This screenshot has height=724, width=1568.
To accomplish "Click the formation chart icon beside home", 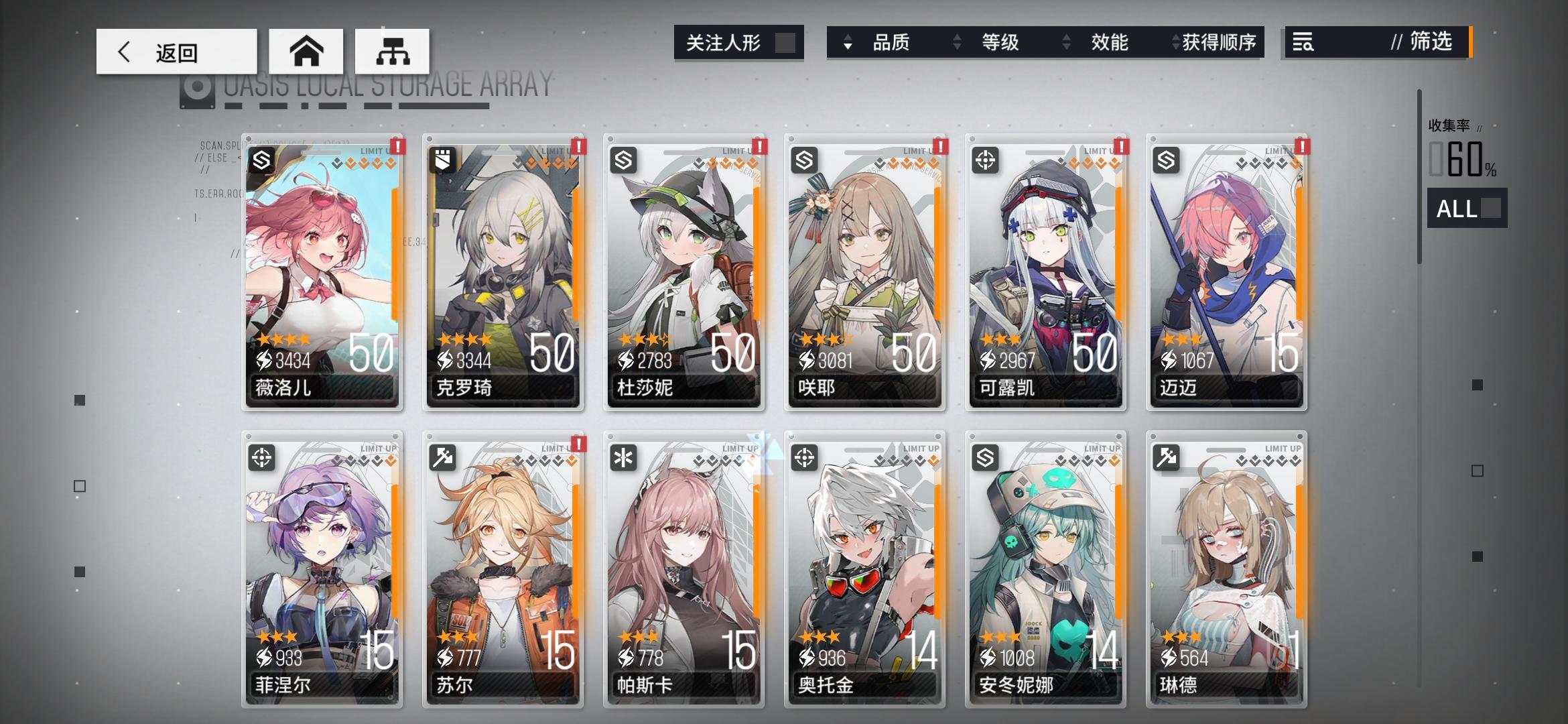I will (x=392, y=51).
